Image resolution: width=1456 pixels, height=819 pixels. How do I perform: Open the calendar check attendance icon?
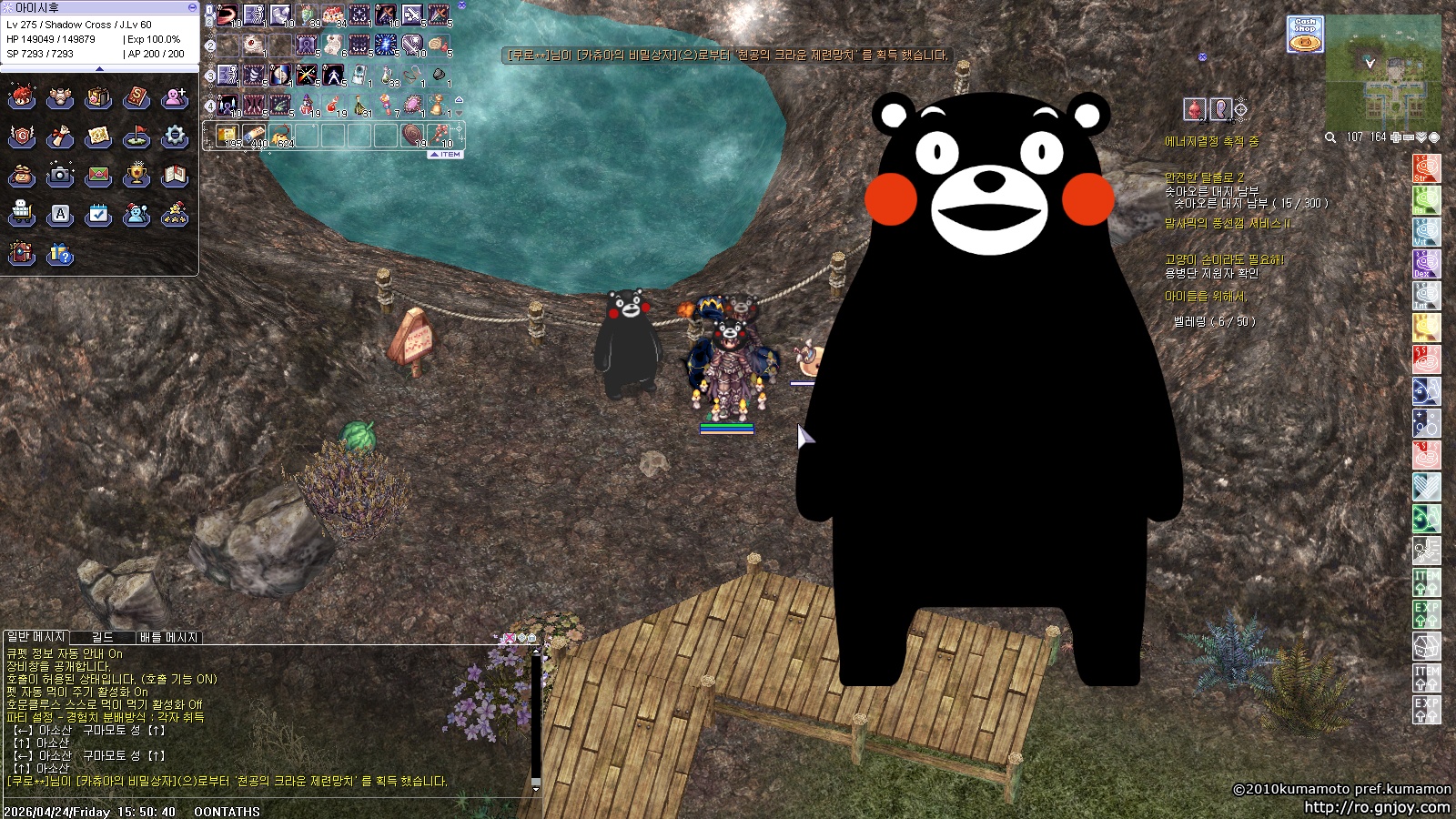[x=98, y=215]
